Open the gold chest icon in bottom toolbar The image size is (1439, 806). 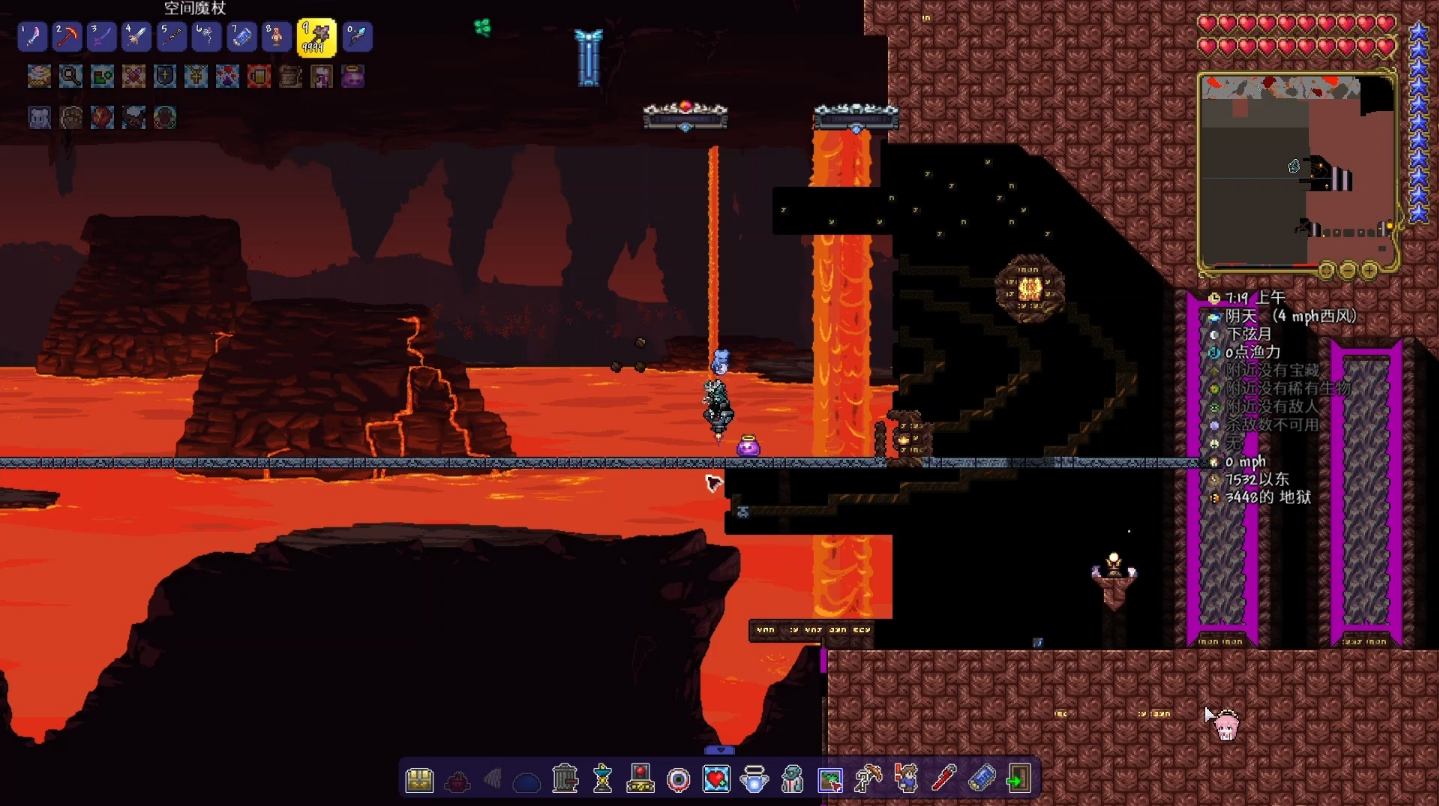420,779
